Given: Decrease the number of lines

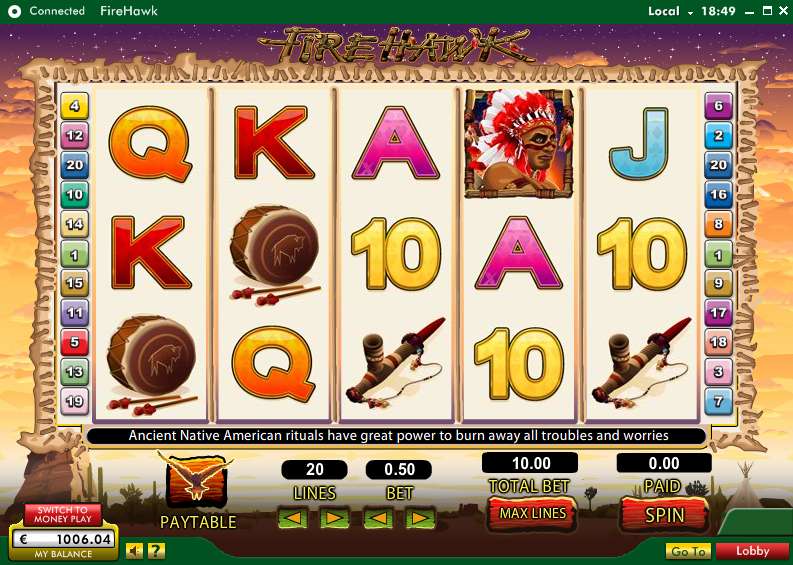Looking at the screenshot, I should [293, 518].
